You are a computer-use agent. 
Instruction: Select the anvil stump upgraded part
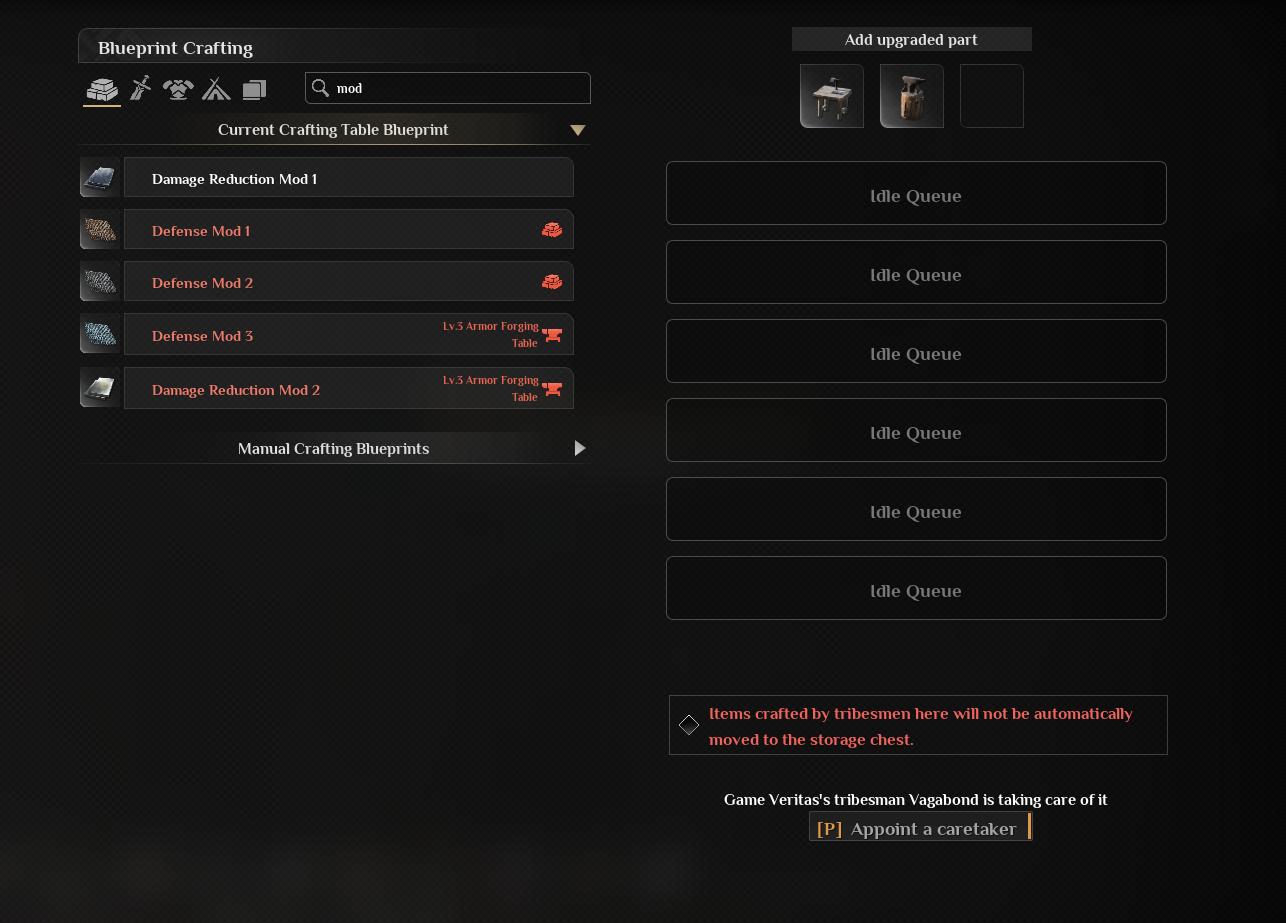(x=911, y=95)
